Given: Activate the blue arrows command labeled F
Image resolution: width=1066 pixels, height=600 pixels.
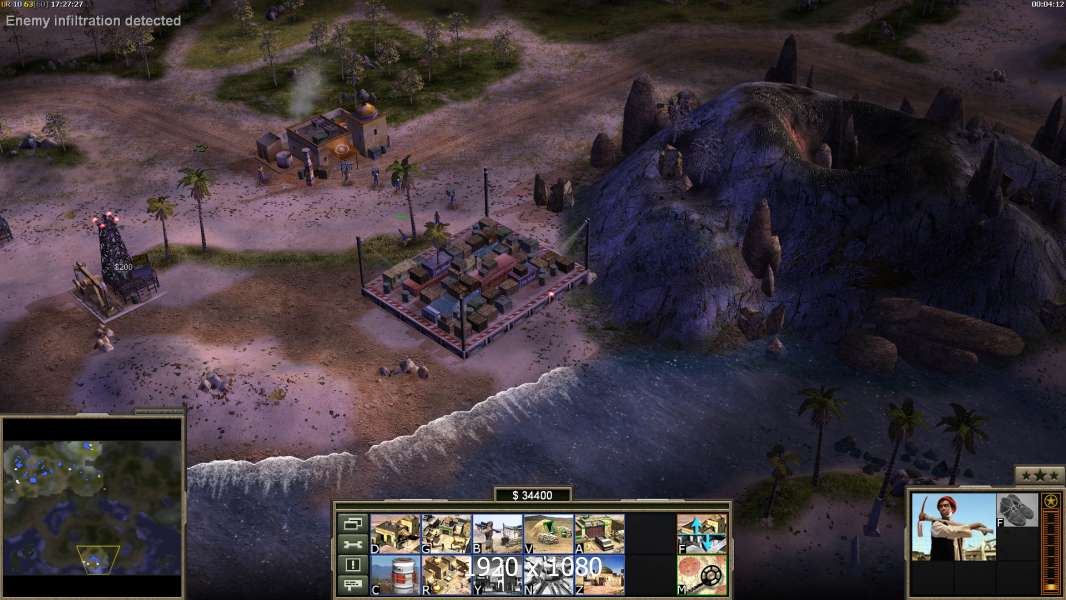Looking at the screenshot, I should tap(702, 534).
